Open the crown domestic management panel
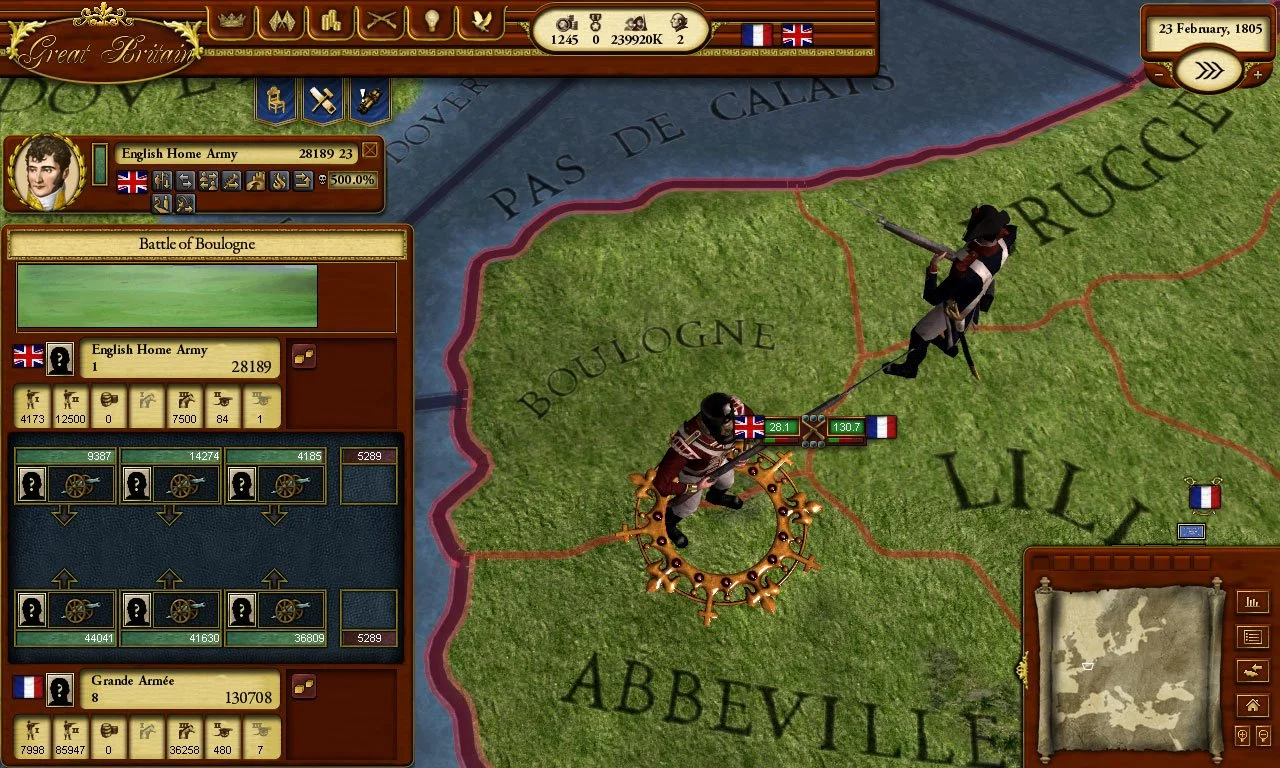Image resolution: width=1280 pixels, height=768 pixels. pos(231,22)
